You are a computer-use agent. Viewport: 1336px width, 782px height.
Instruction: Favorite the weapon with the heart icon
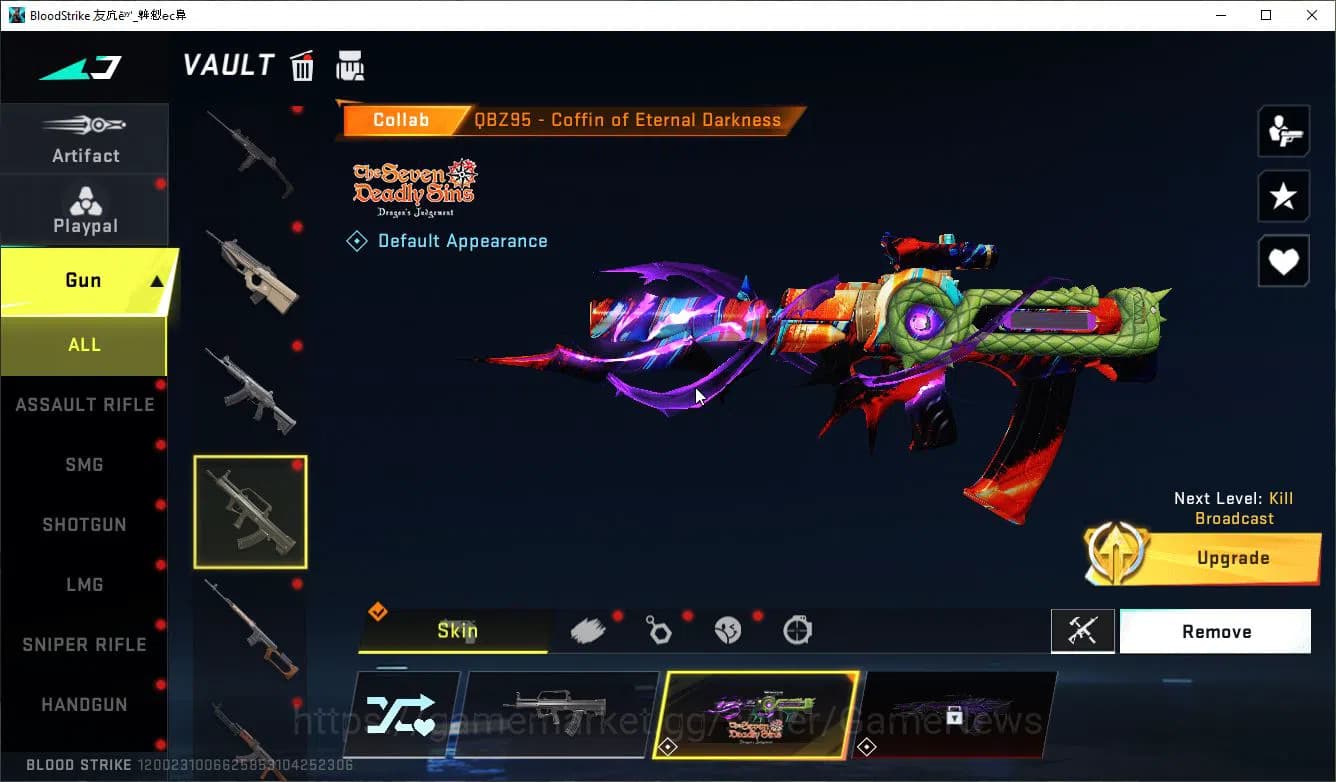click(1283, 261)
